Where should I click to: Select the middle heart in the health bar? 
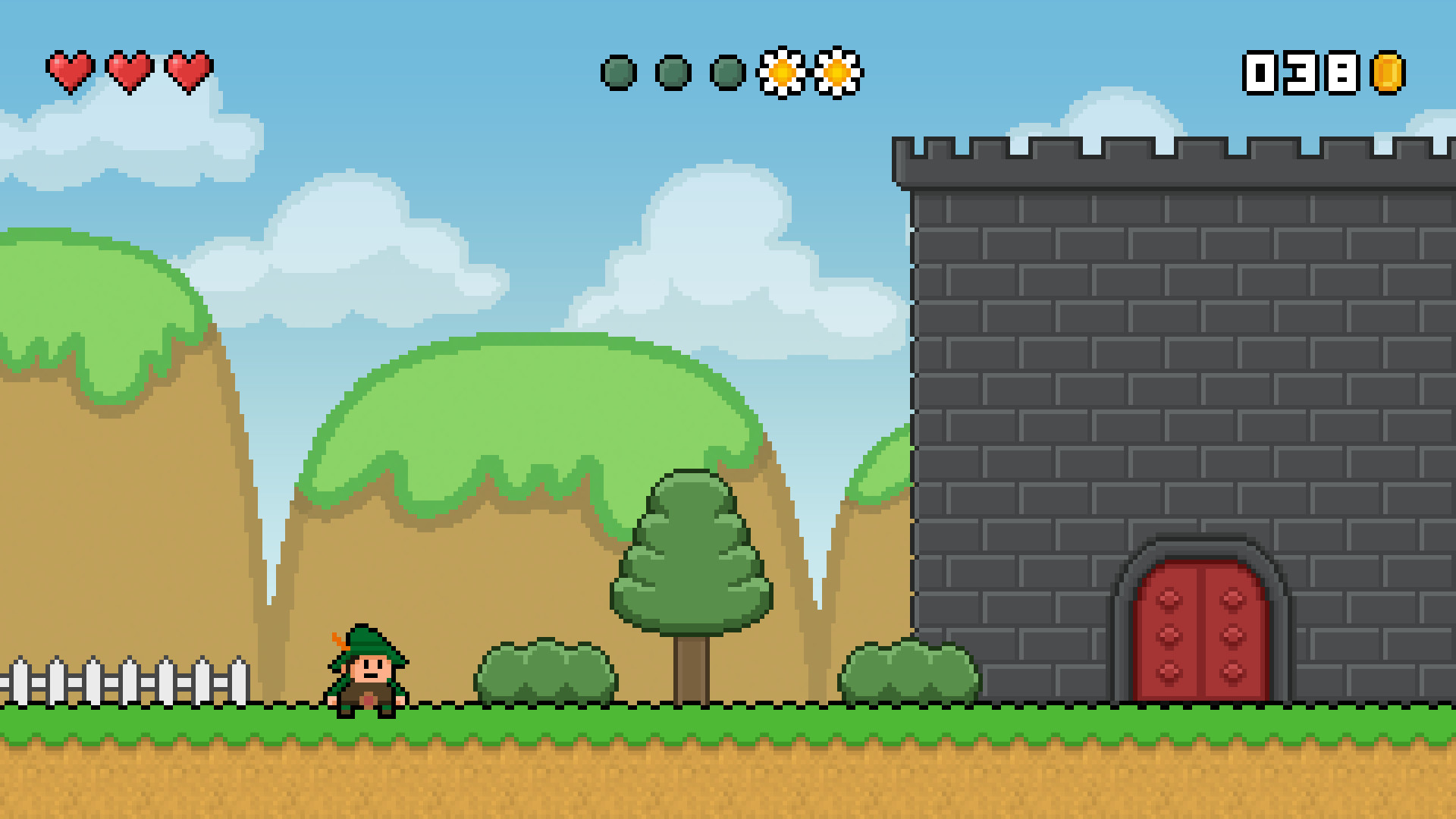pyautogui.click(x=130, y=71)
